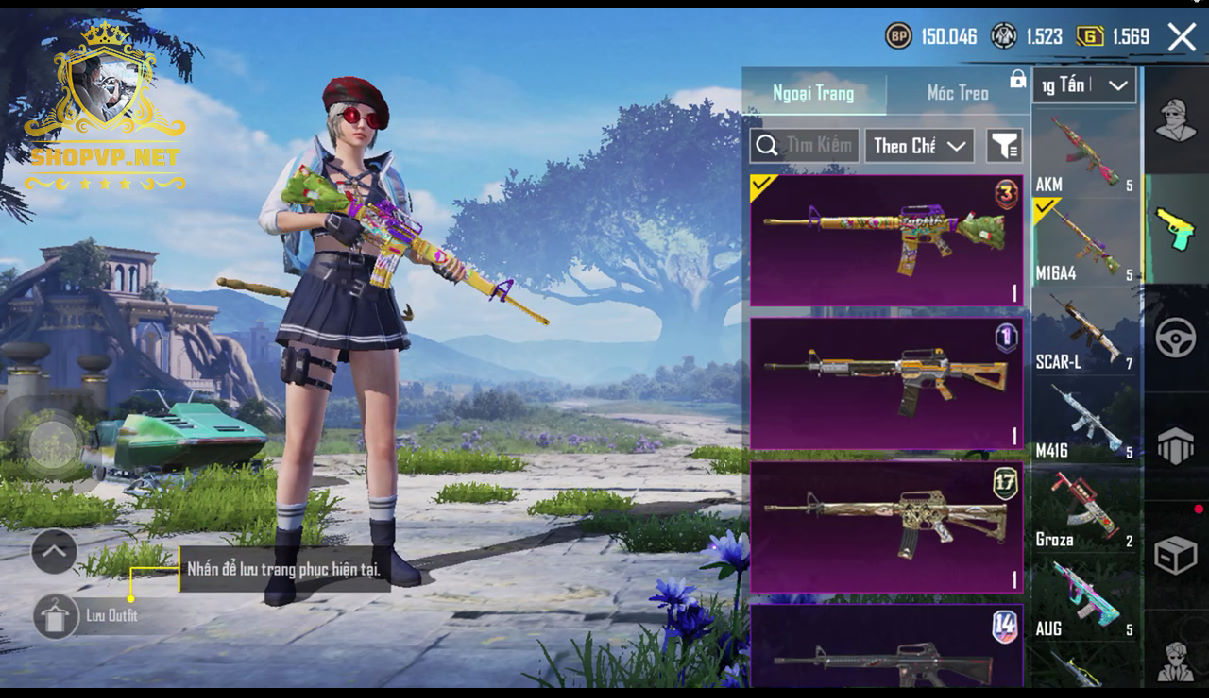The image size is (1209, 698).
Task: Click the round up-arrow expand button
Action: 54,551
